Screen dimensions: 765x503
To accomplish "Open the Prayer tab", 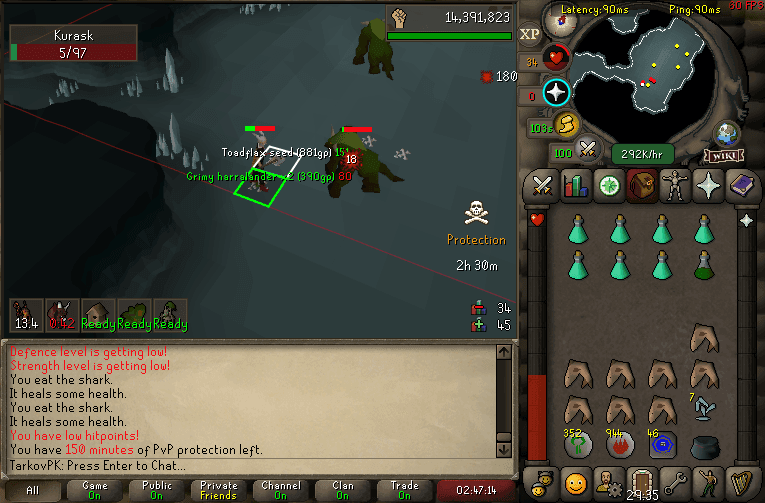I will click(x=707, y=186).
